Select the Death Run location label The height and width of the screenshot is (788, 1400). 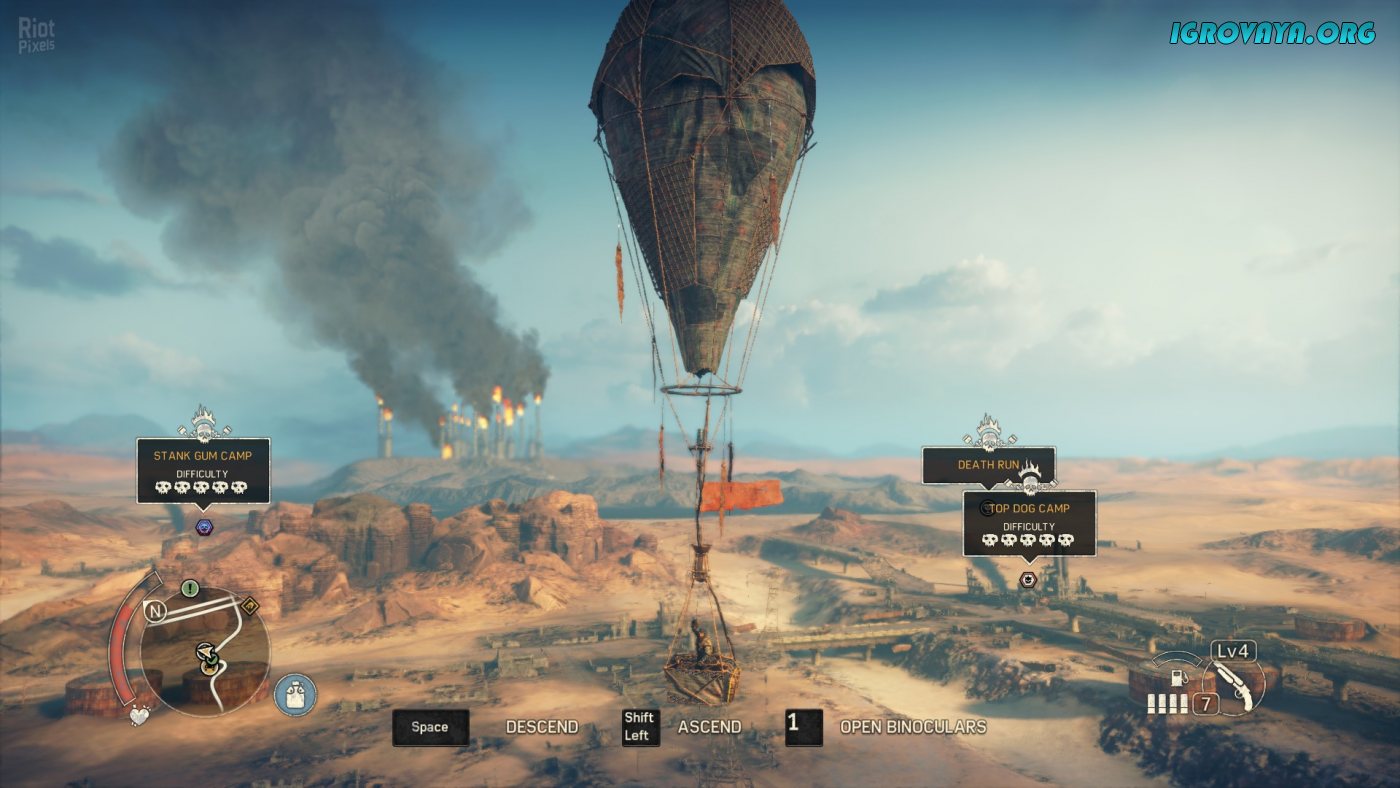pyautogui.click(x=988, y=465)
